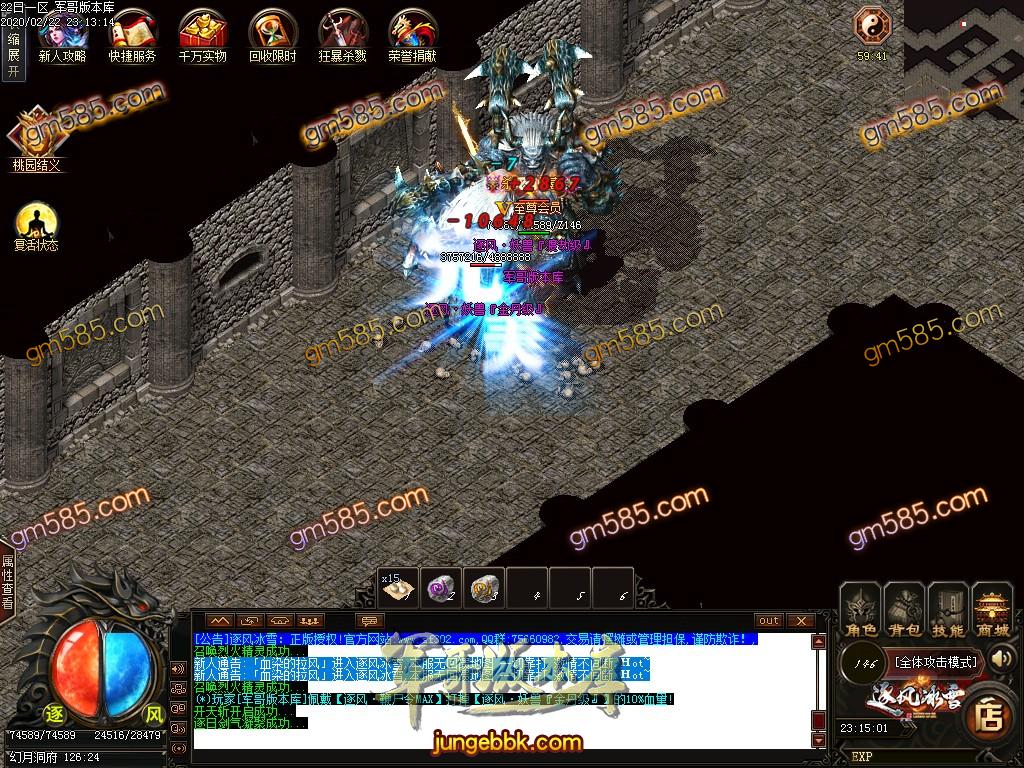Screen dimensions: 1024x768
Task: Open the 技能 skills panel
Action: pos(948,610)
